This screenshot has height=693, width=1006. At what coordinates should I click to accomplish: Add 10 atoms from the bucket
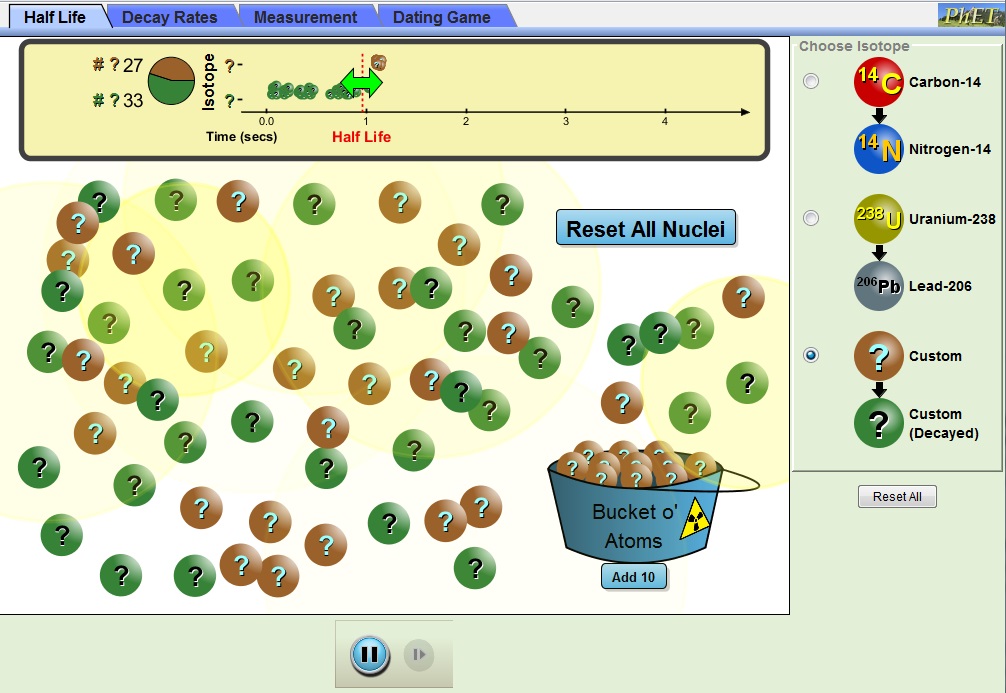633,577
